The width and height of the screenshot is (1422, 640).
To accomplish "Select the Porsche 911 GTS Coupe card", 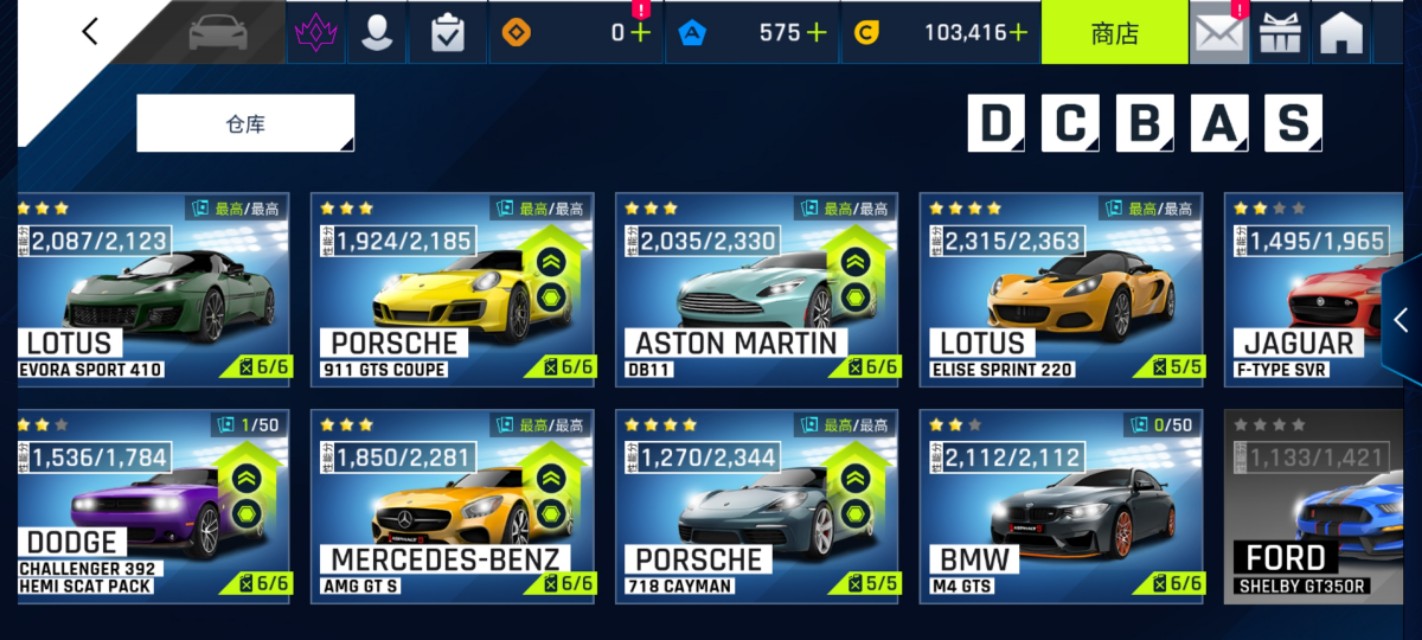I will [x=452, y=290].
